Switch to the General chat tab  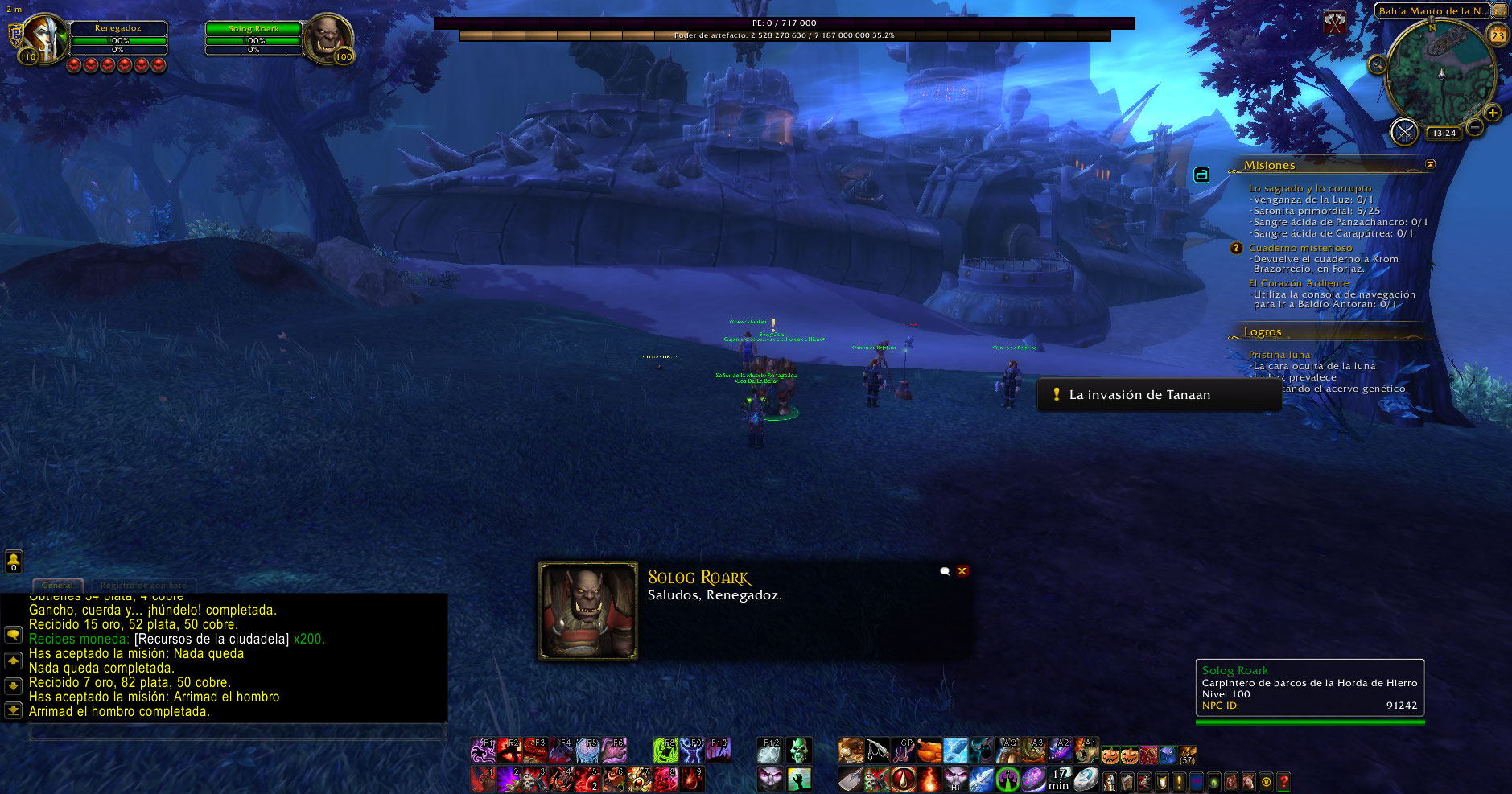coord(57,585)
